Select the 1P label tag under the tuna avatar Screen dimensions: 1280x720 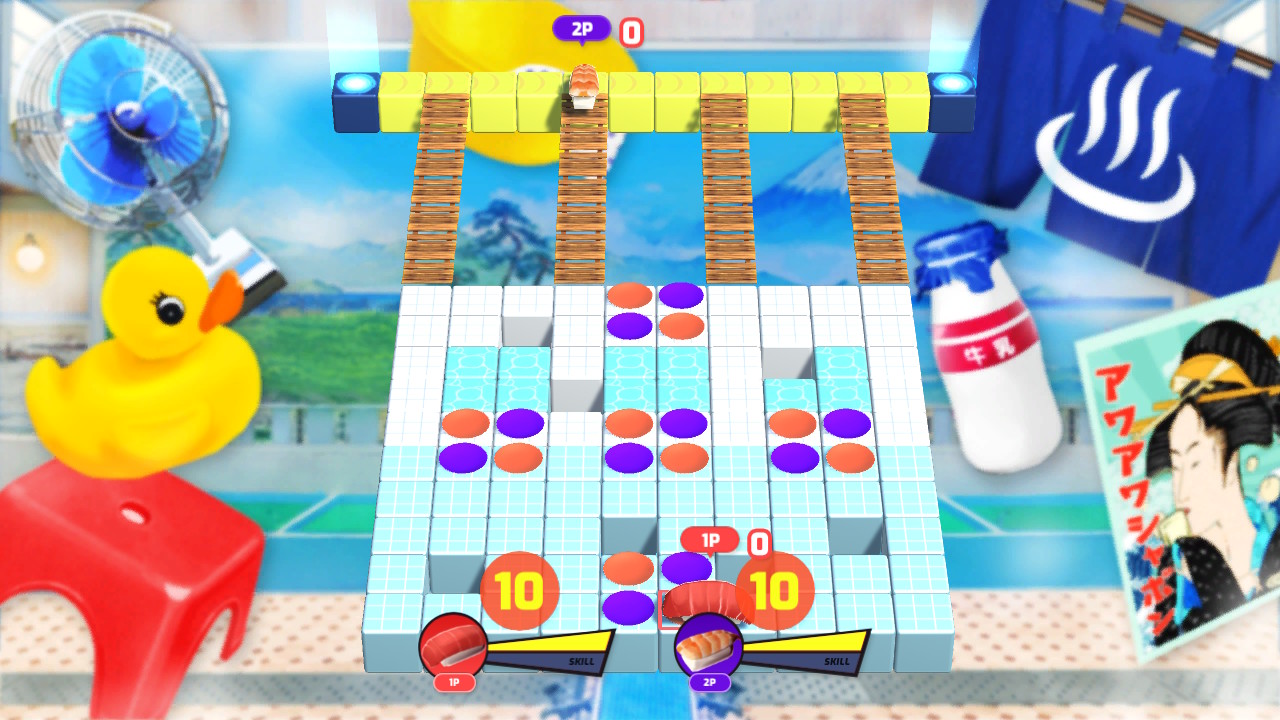click(453, 683)
